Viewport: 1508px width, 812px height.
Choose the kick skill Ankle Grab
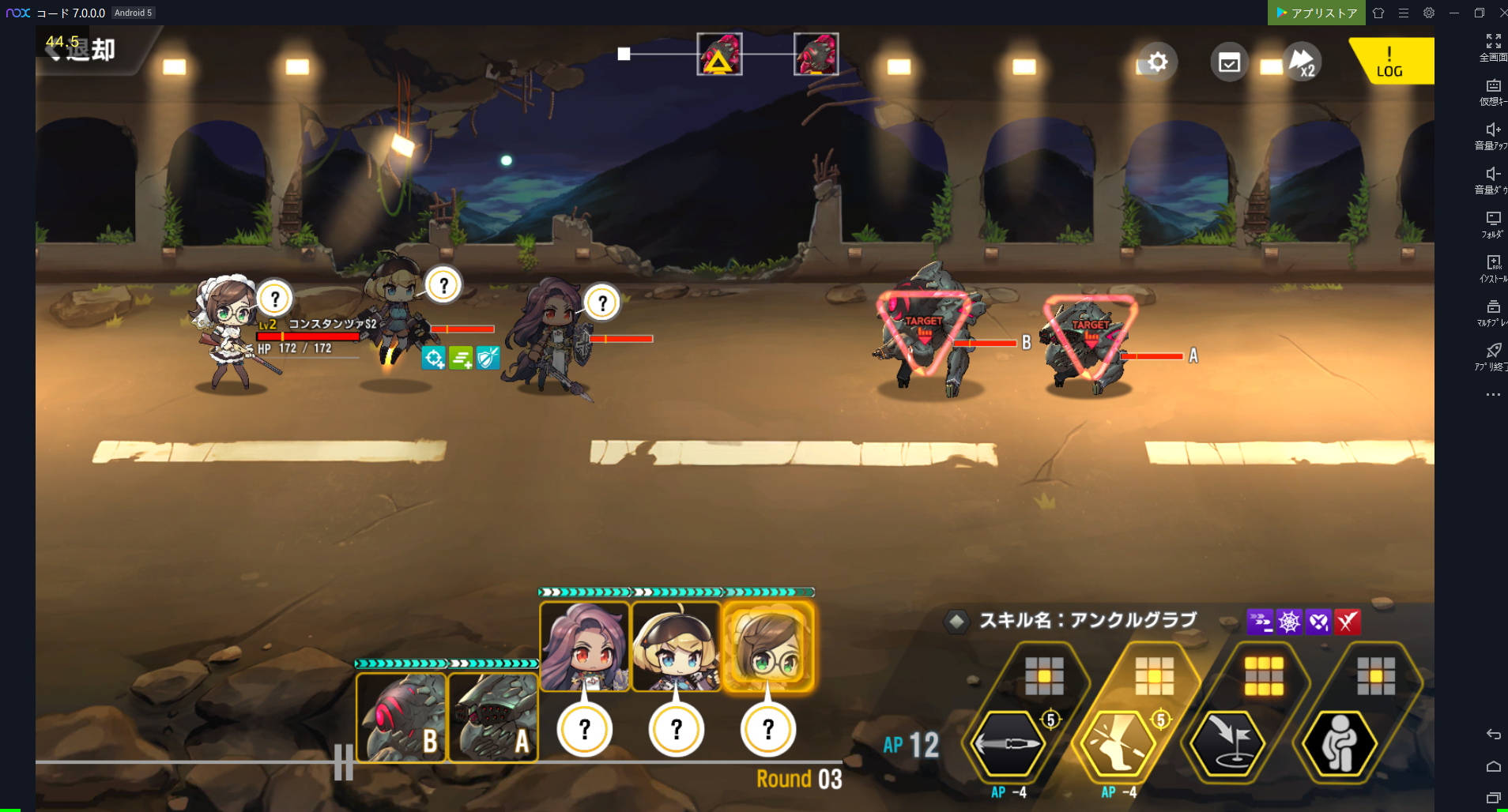[1118, 743]
